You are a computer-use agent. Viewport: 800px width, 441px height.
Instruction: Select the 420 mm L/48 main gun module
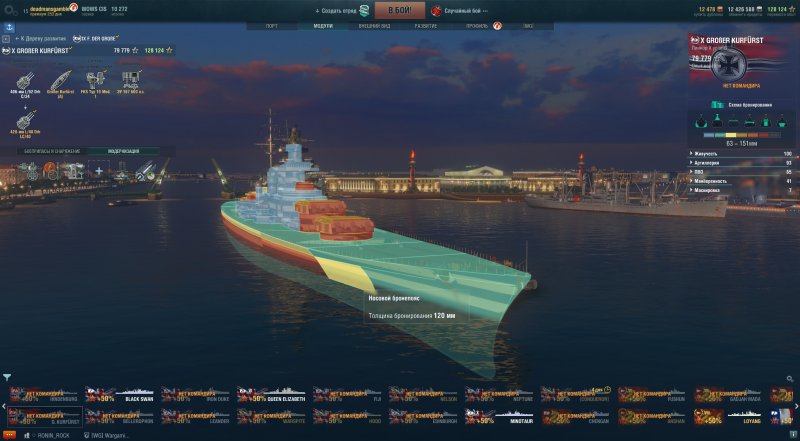pos(21,119)
